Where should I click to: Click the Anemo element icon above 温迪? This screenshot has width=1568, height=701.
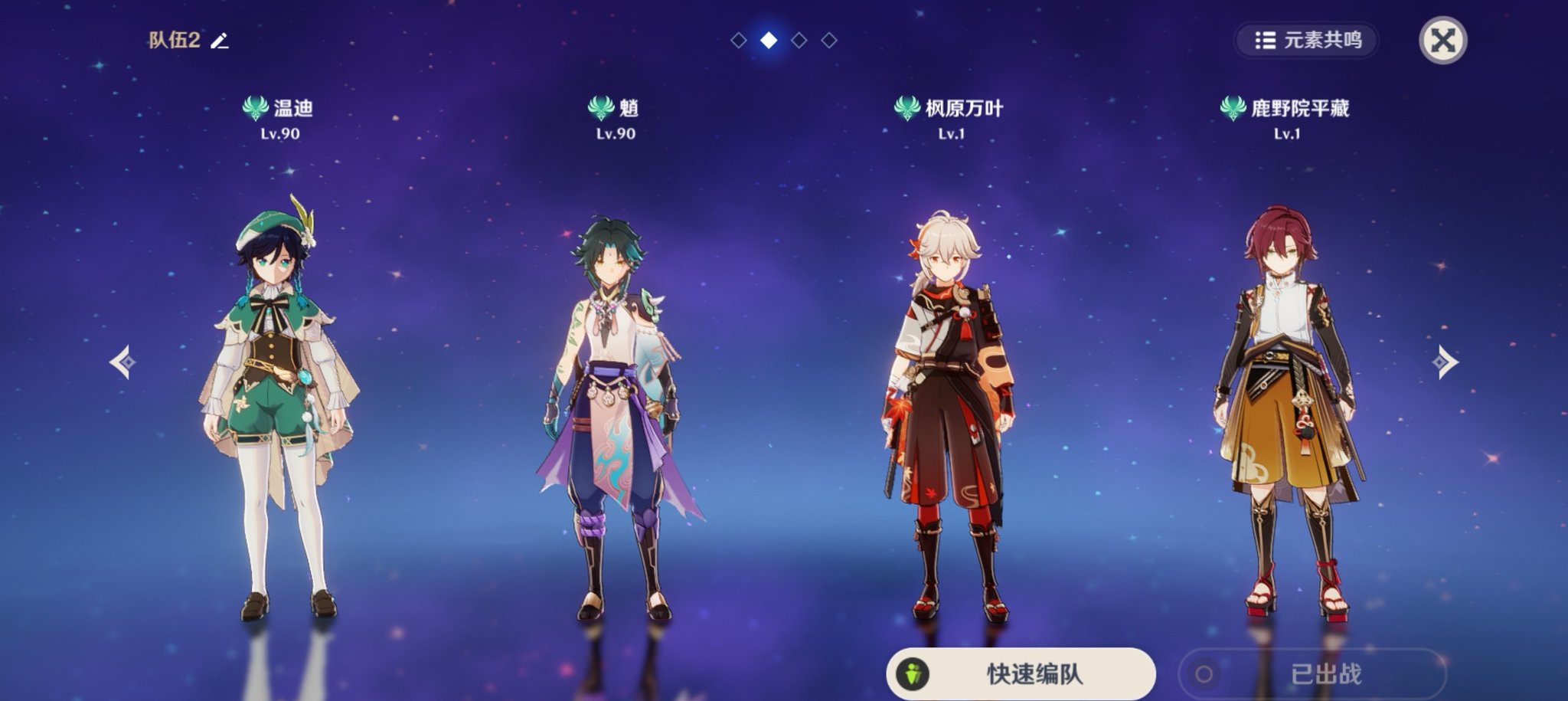[256, 109]
